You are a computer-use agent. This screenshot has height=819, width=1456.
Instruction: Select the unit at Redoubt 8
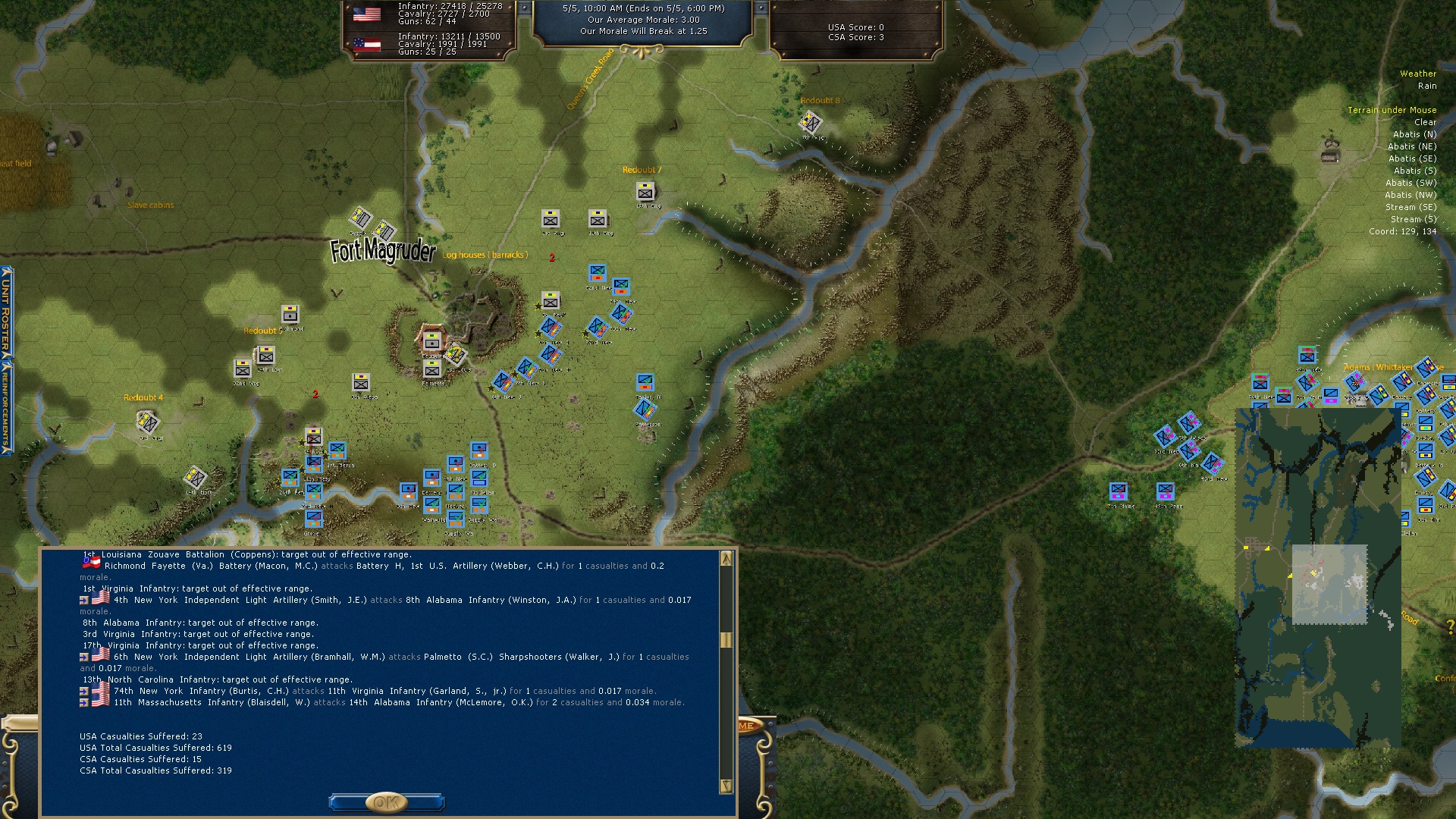coord(811,121)
